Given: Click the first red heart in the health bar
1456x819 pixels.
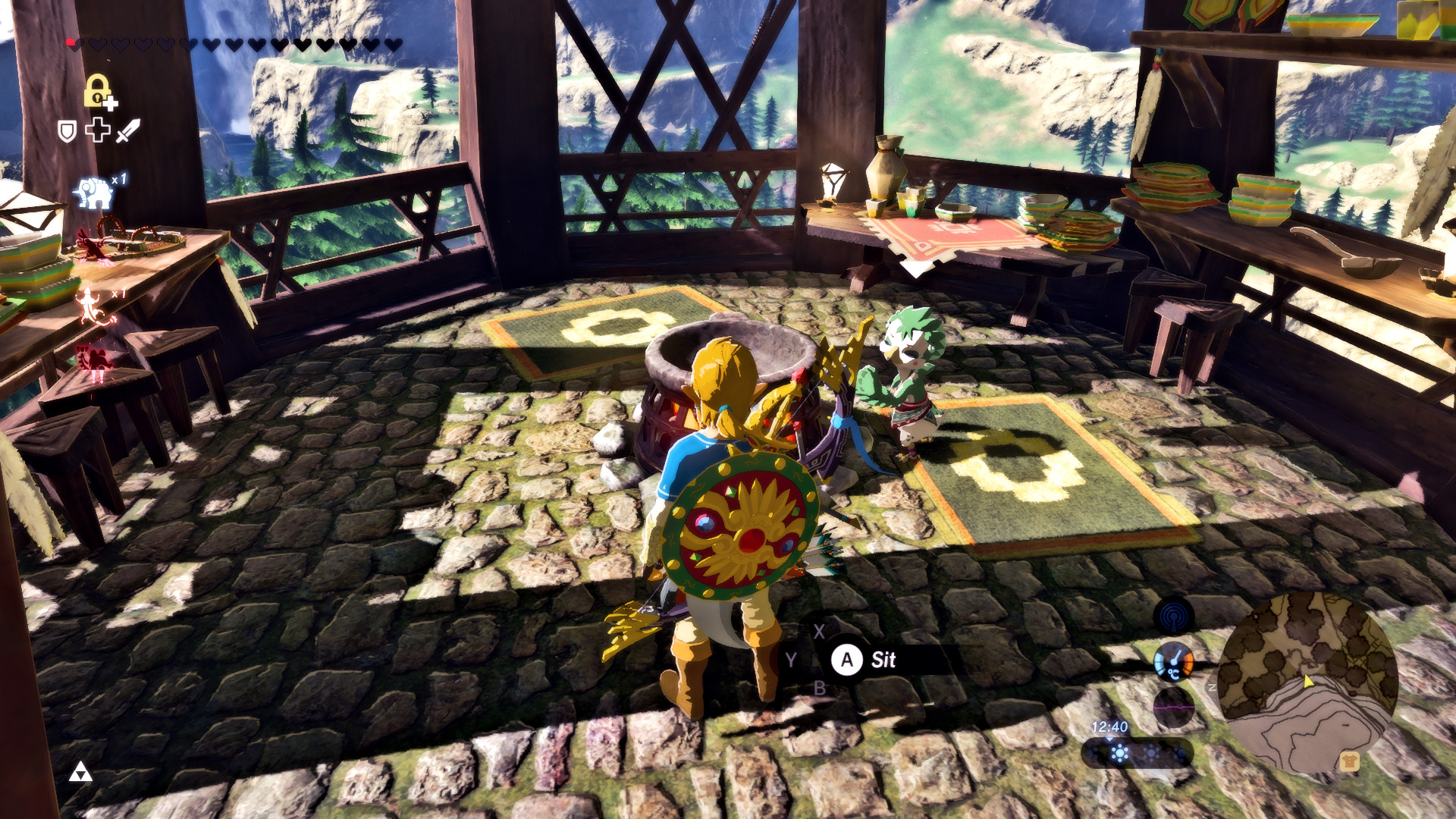Looking at the screenshot, I should click(x=72, y=42).
